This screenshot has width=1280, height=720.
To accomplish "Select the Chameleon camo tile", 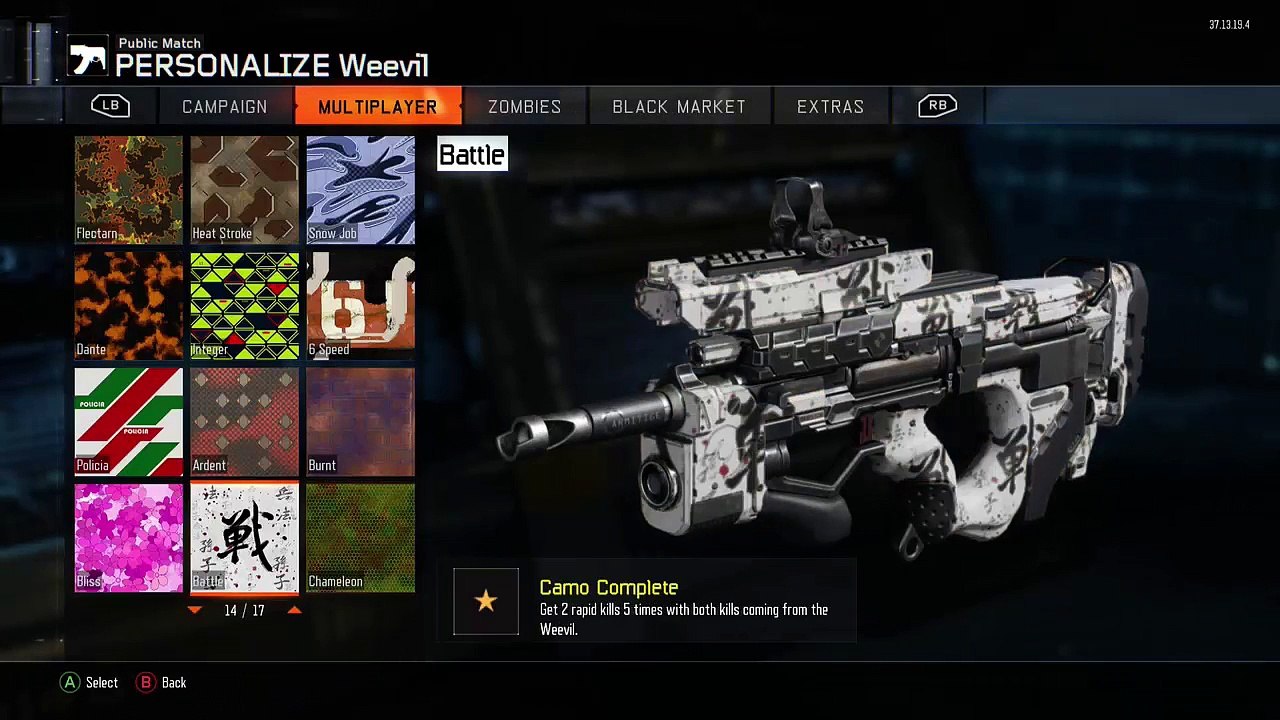I will point(361,538).
